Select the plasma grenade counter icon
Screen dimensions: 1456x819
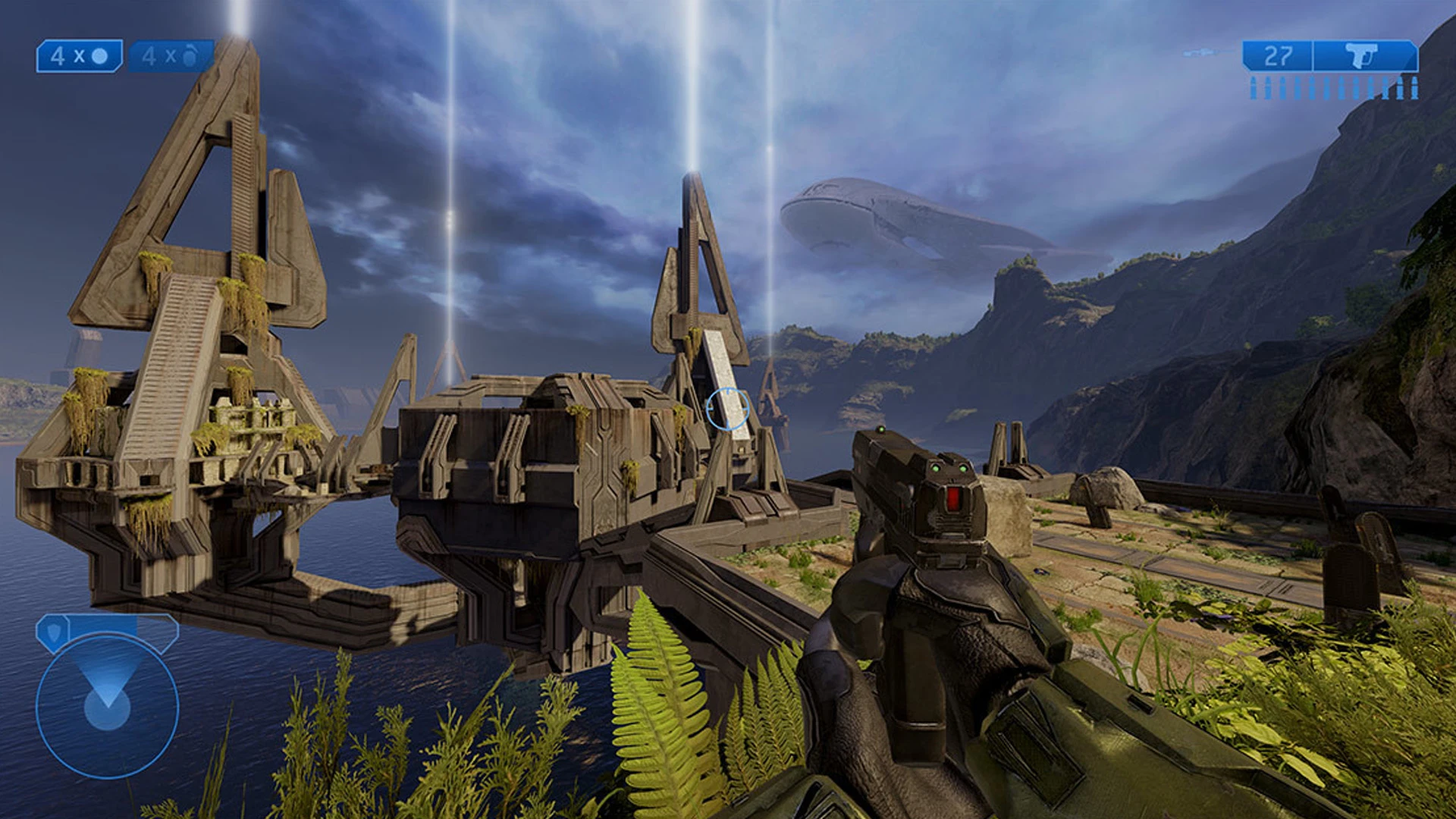coord(190,56)
